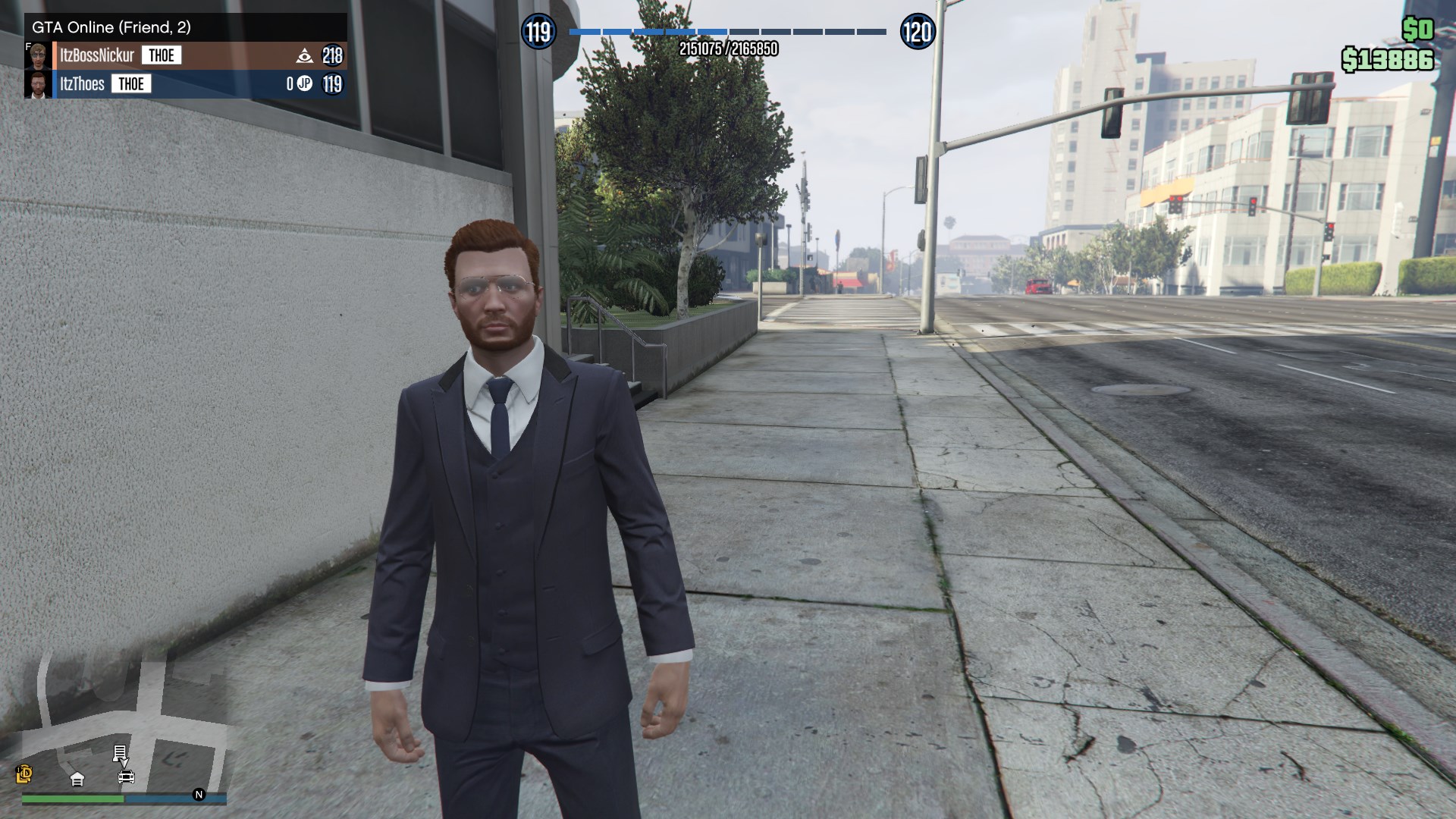This screenshot has width=1456, height=819.
Task: Click the spectating eye icon beside ItzBossNickur
Action: point(304,55)
